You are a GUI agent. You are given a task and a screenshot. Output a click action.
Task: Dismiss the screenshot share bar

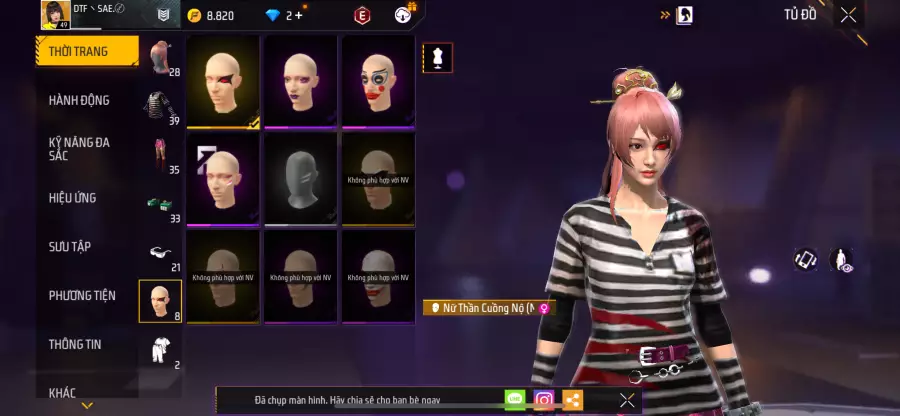coord(627,400)
